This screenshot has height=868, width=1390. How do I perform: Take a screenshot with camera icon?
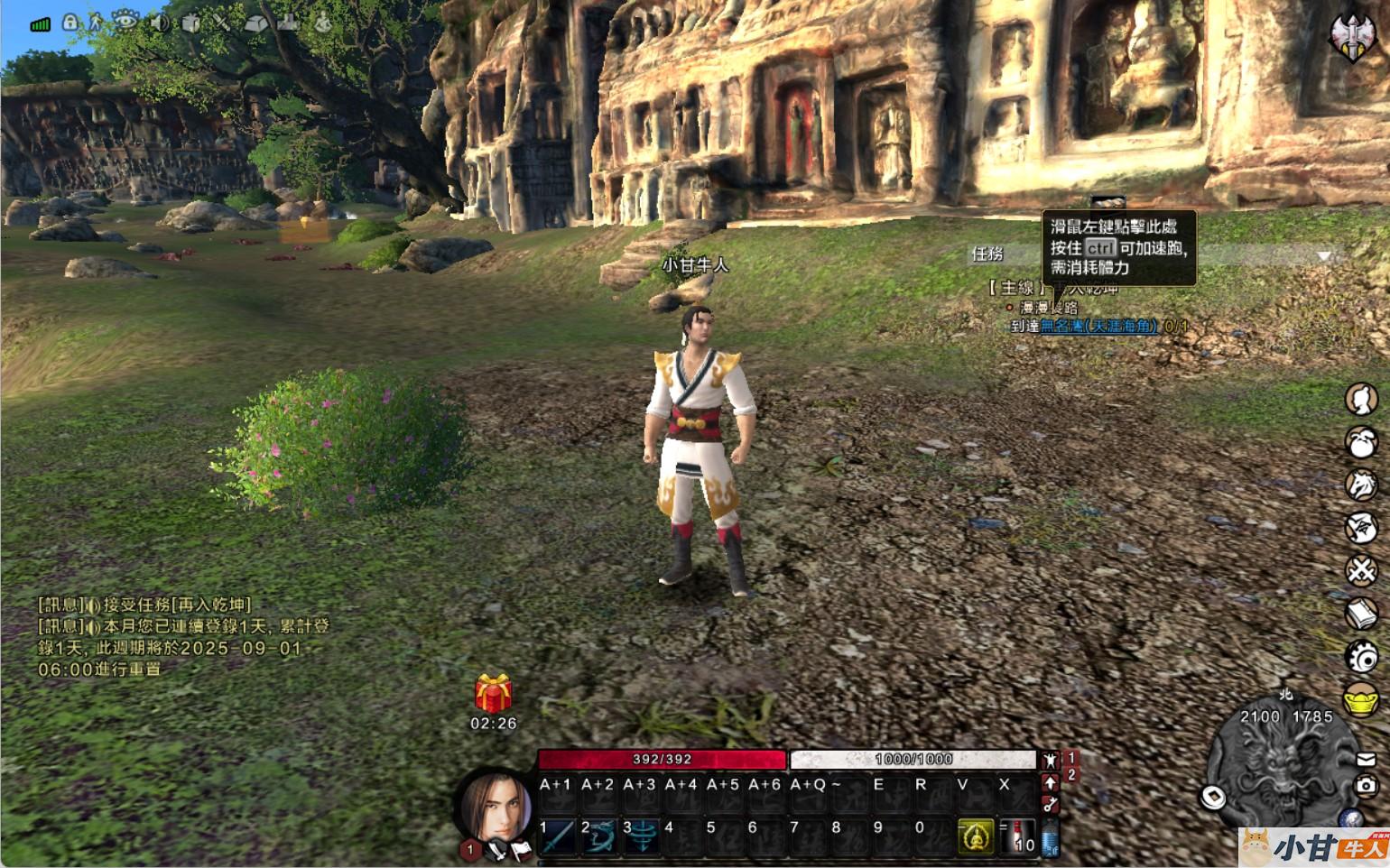(1366, 786)
